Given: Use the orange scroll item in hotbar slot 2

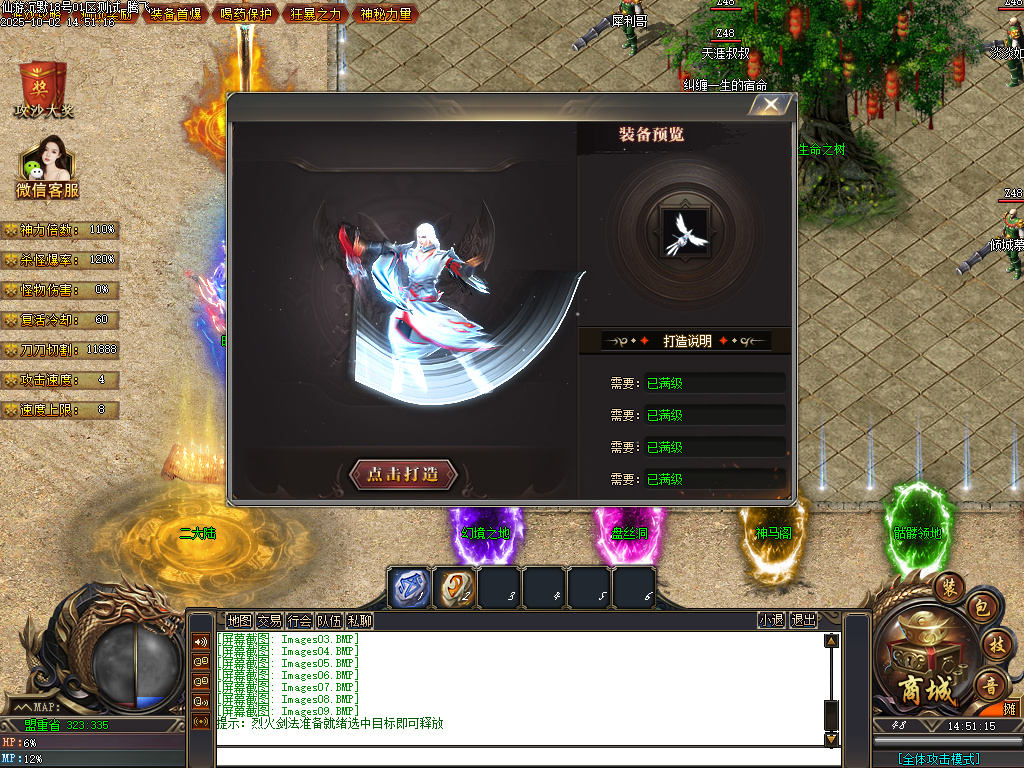Looking at the screenshot, I should click(x=455, y=588).
